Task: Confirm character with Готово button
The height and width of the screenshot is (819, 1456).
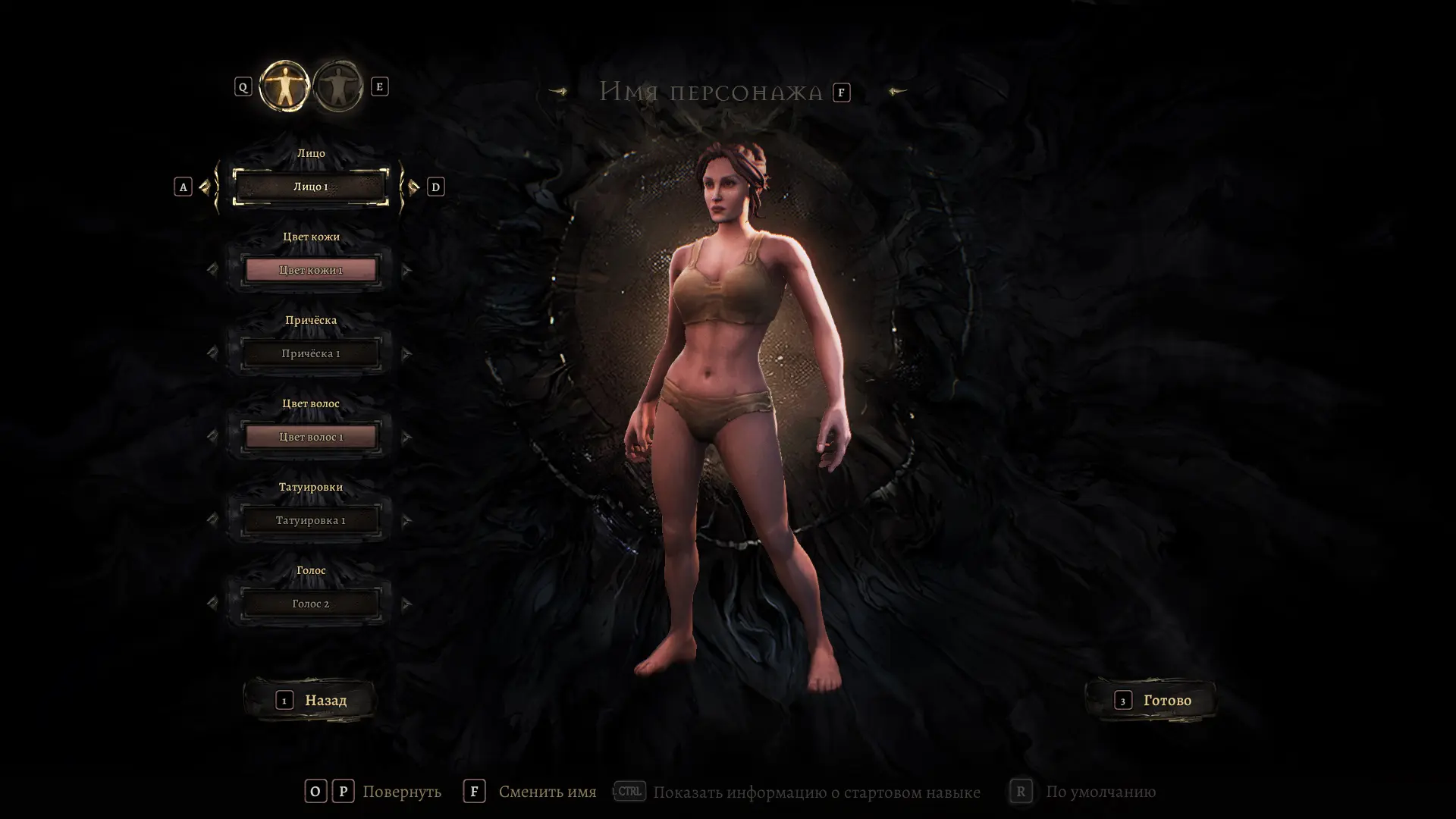Action: point(1152,700)
